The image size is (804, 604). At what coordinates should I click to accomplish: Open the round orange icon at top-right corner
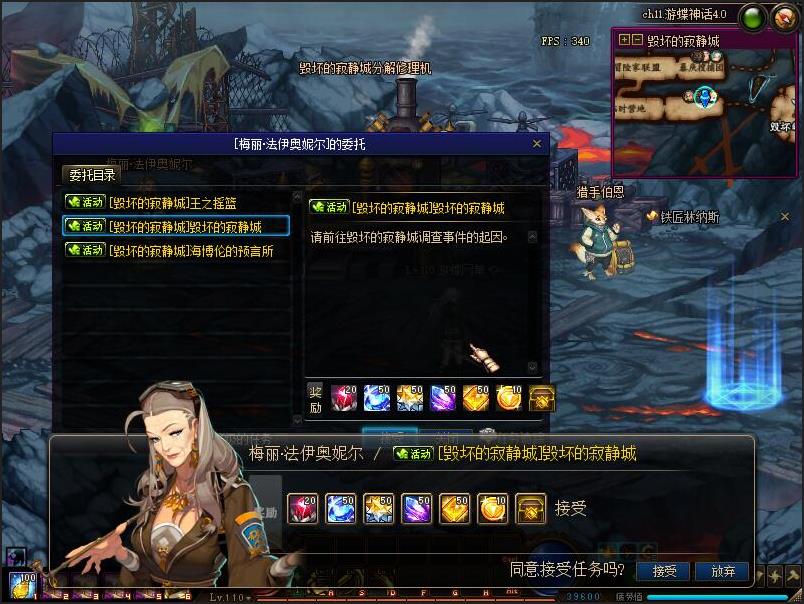click(x=785, y=16)
